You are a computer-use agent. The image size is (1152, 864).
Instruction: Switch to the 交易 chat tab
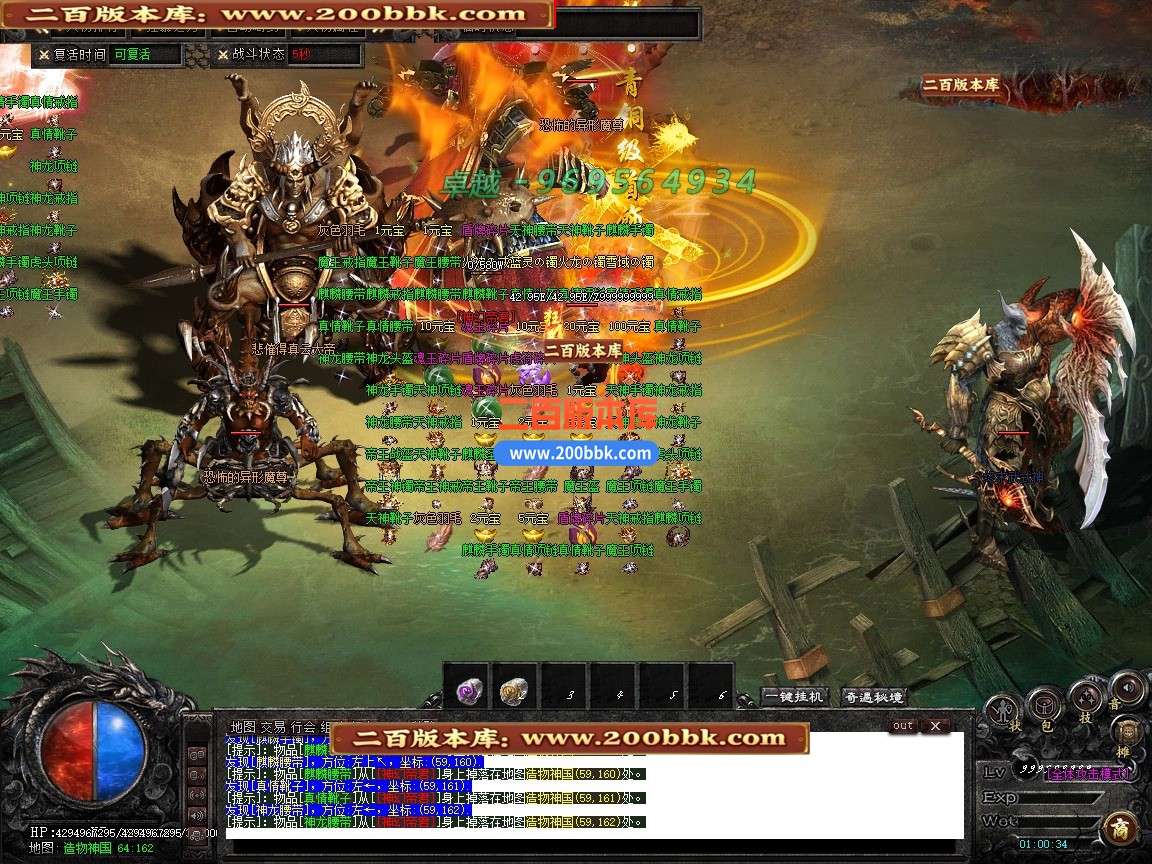(x=273, y=727)
